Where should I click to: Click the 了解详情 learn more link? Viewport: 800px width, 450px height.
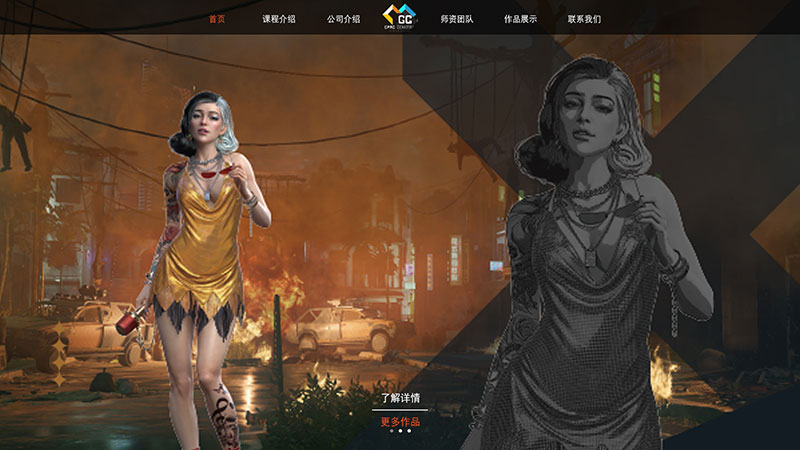pyautogui.click(x=400, y=398)
